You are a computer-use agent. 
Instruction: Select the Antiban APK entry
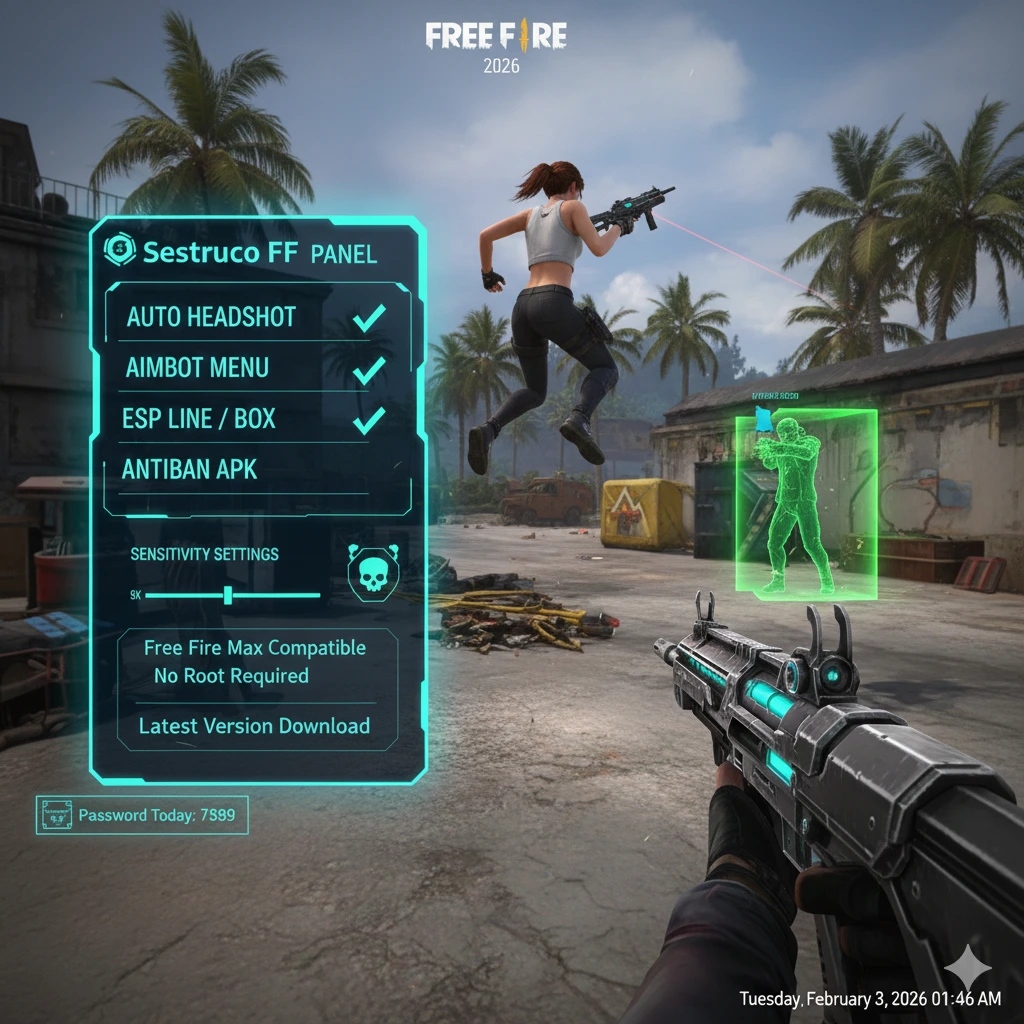coord(189,468)
